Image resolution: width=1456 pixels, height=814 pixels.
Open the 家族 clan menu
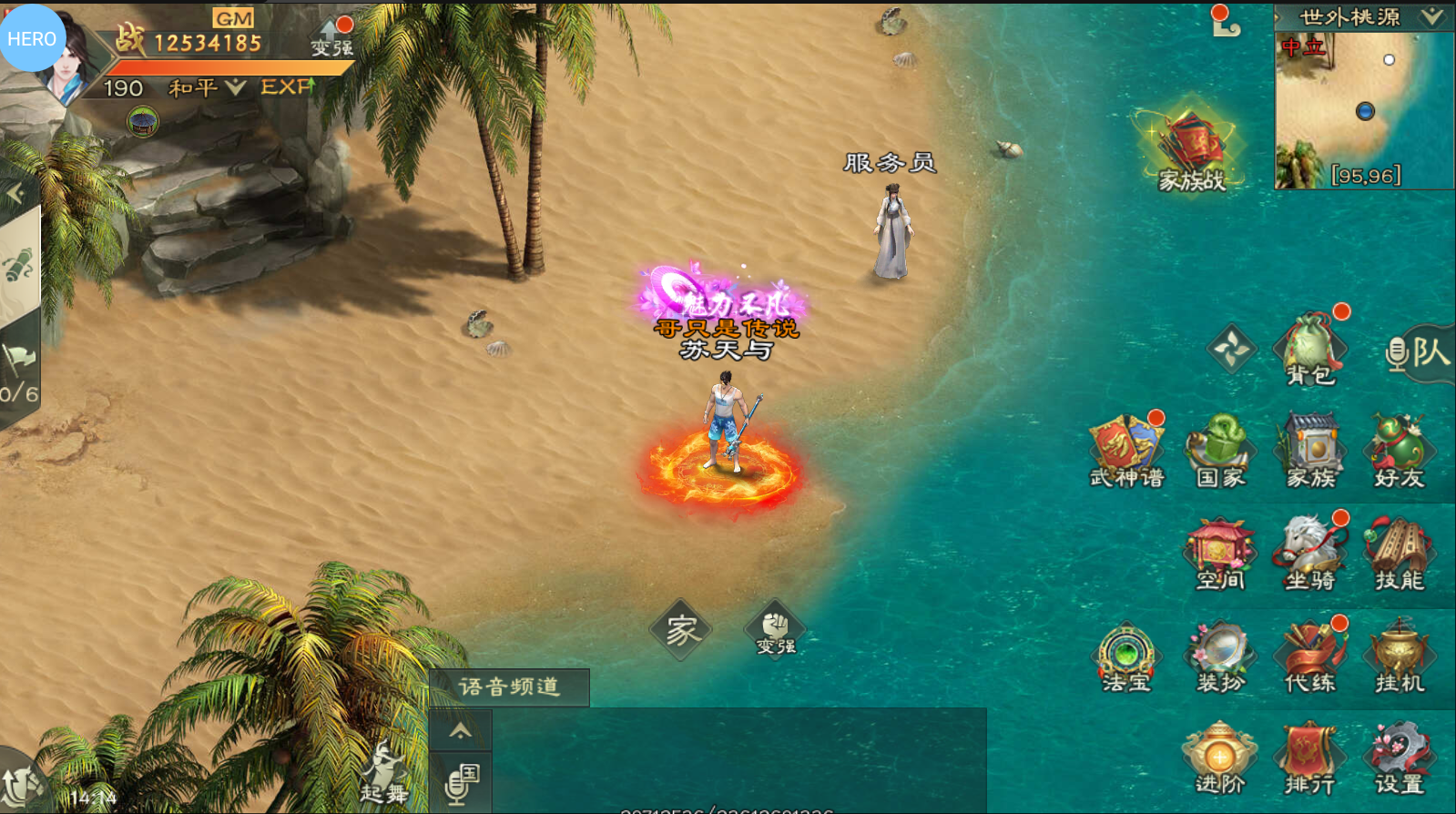pos(1310,452)
